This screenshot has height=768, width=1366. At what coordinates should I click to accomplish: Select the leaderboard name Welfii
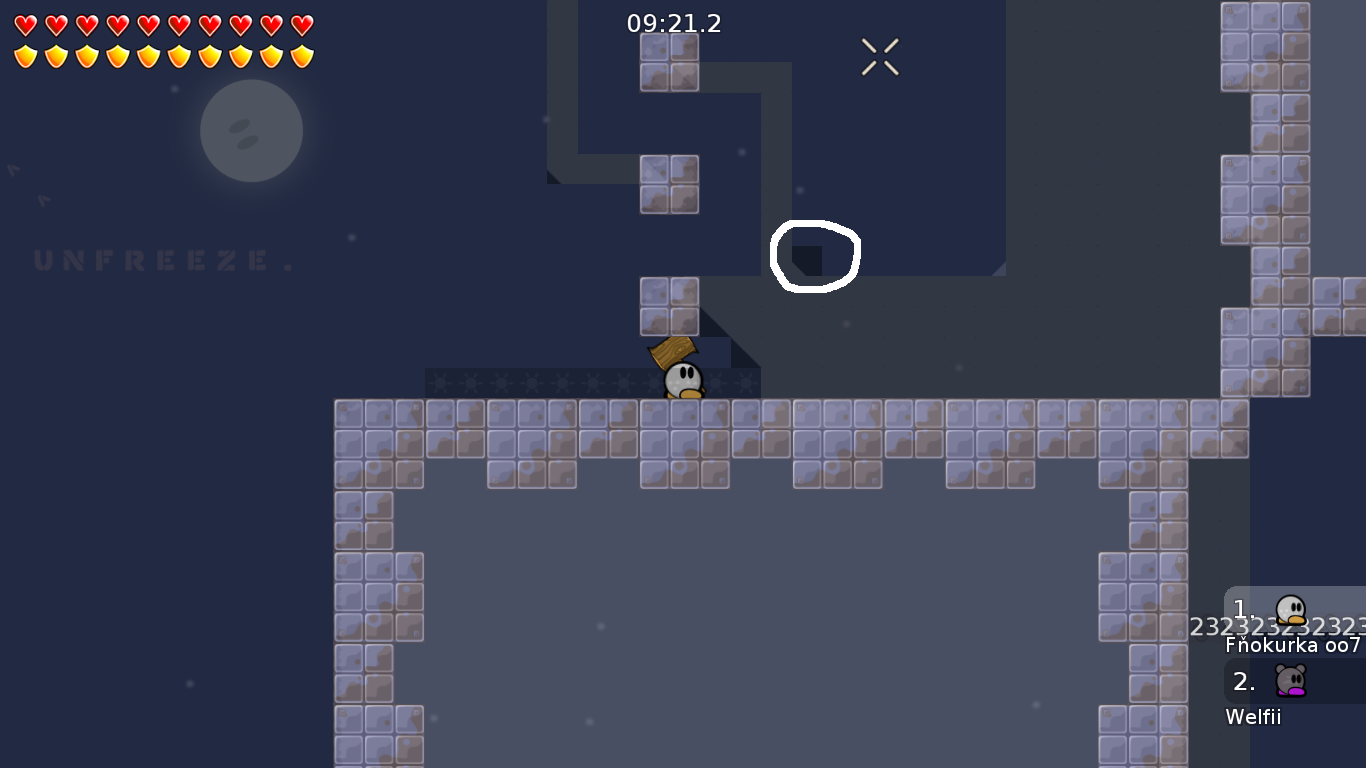[x=1254, y=717]
